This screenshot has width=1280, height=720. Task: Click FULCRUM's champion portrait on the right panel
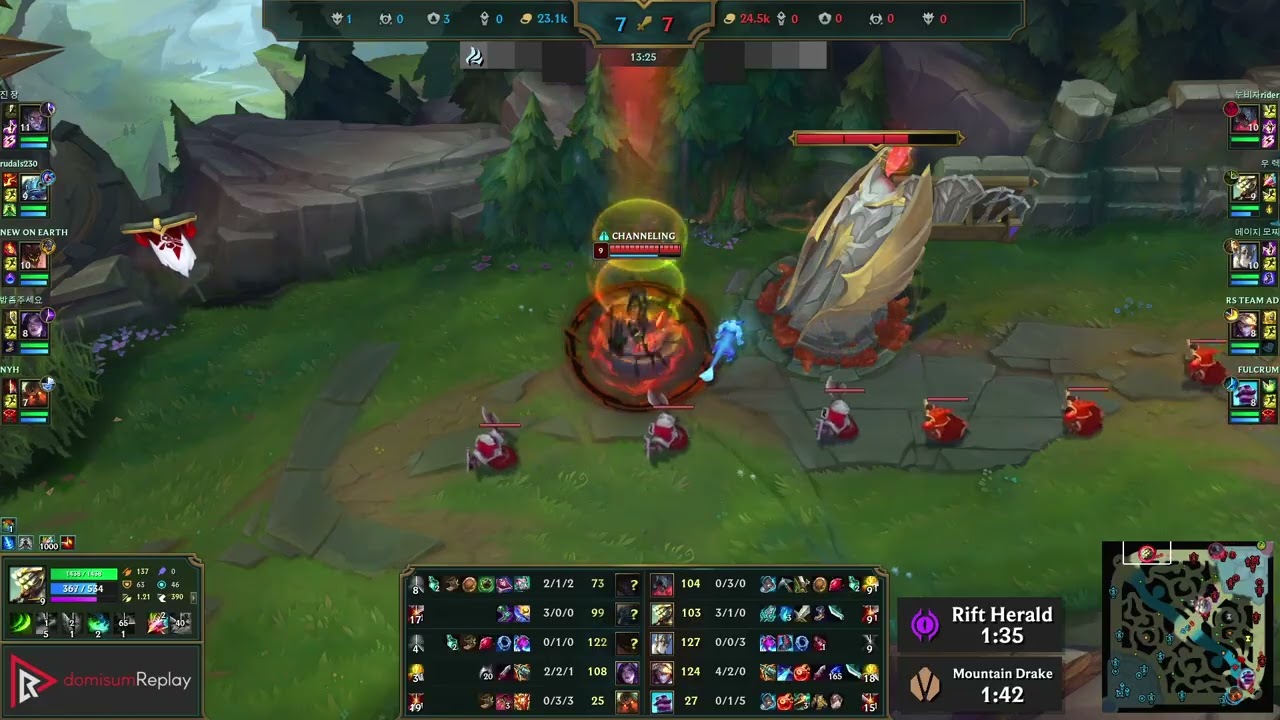tap(1244, 390)
